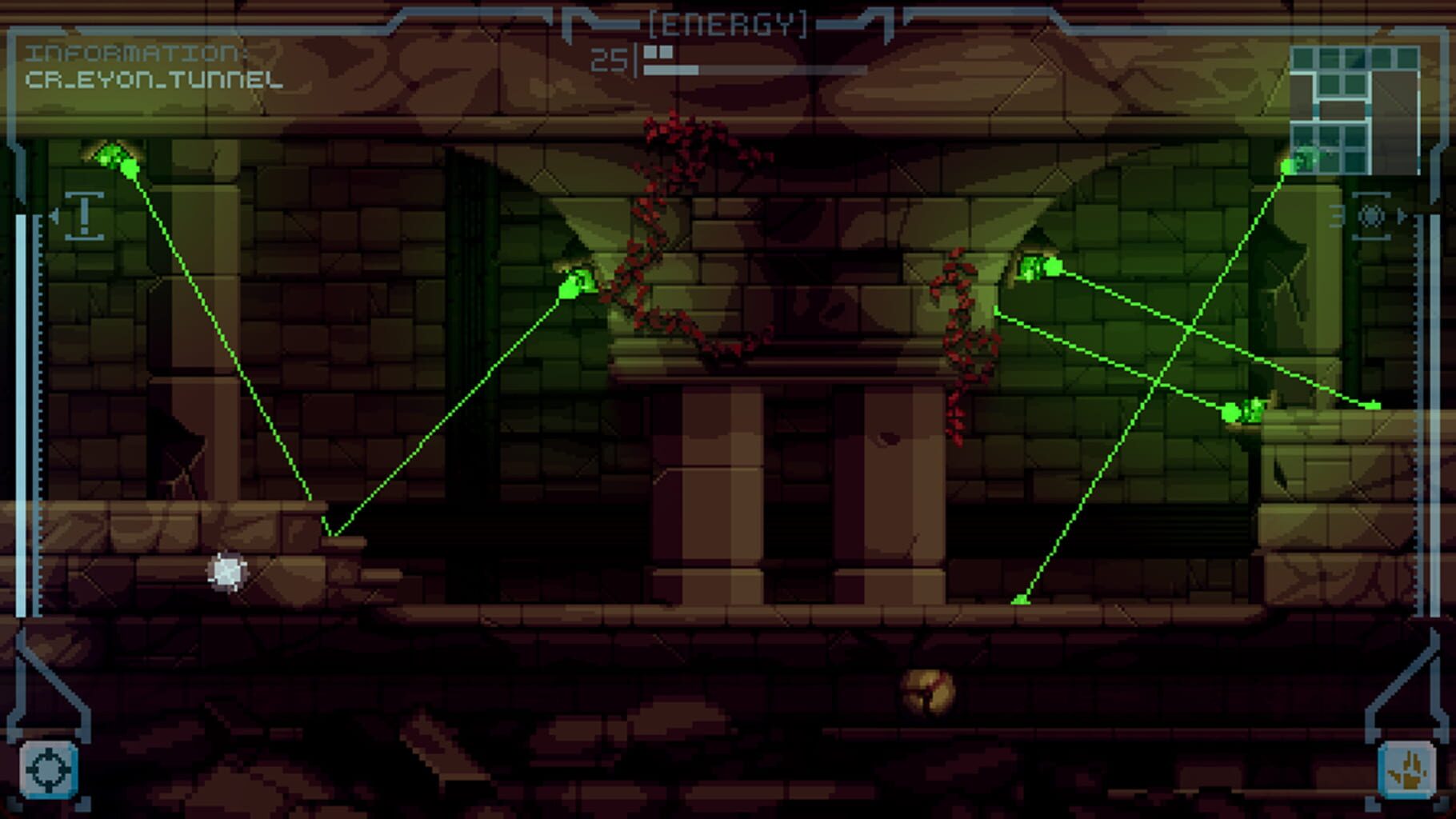Click the left-pointing arrow beside the I-beam icon
Image resolution: width=1456 pixels, height=819 pixels.
coord(55,214)
